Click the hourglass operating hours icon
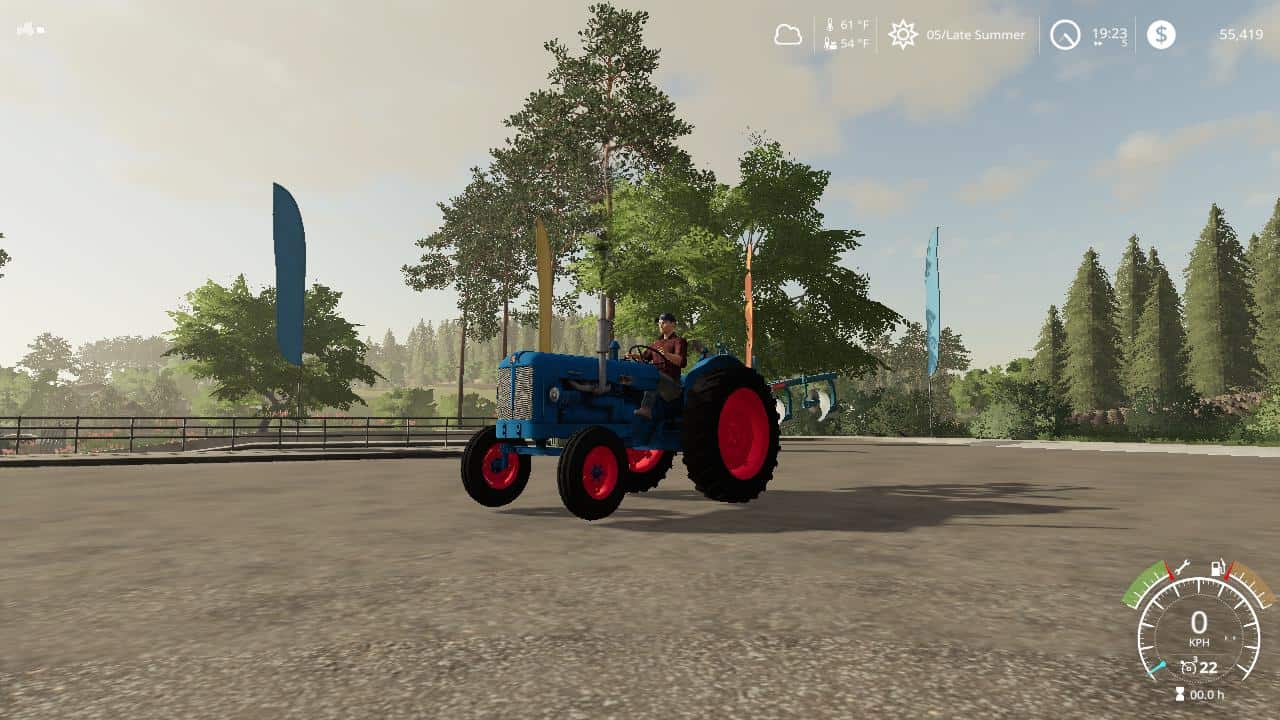1280x720 pixels. pyautogui.click(x=1179, y=693)
